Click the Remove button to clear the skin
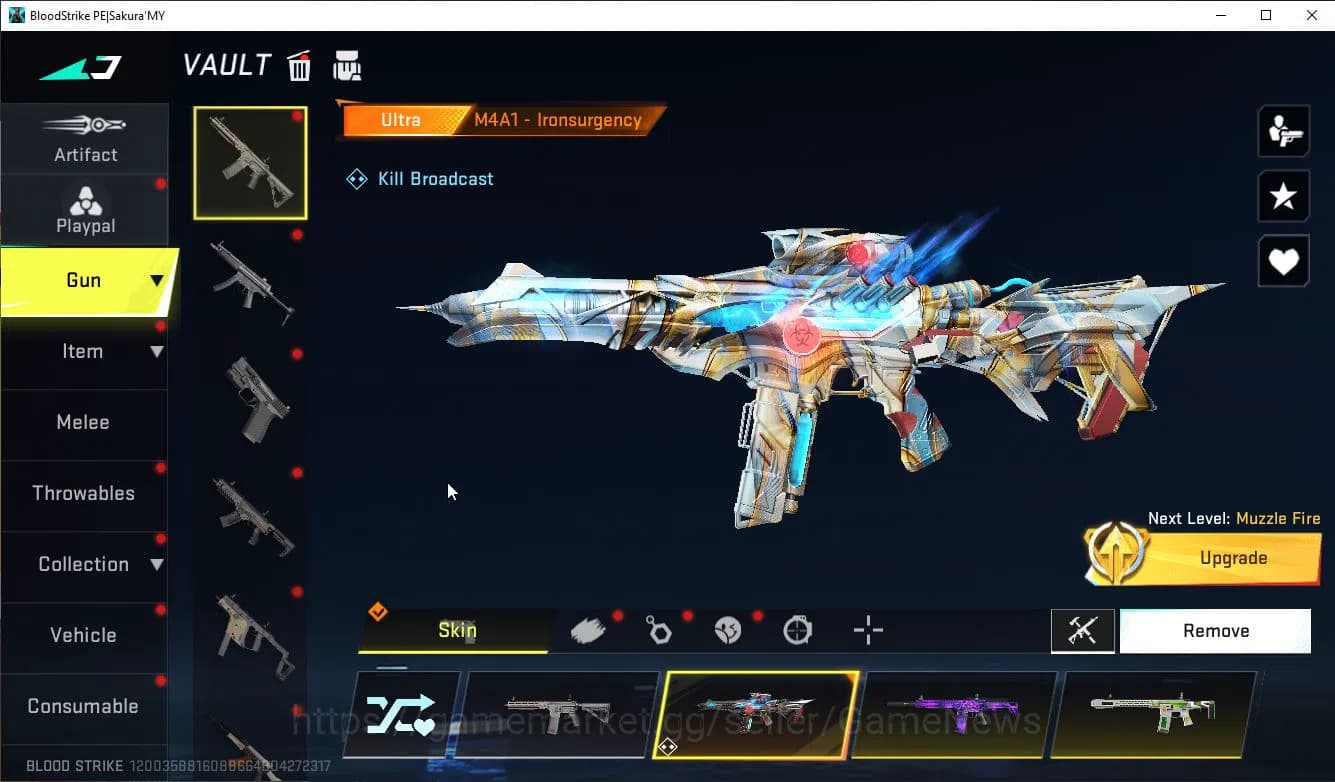 pos(1215,630)
